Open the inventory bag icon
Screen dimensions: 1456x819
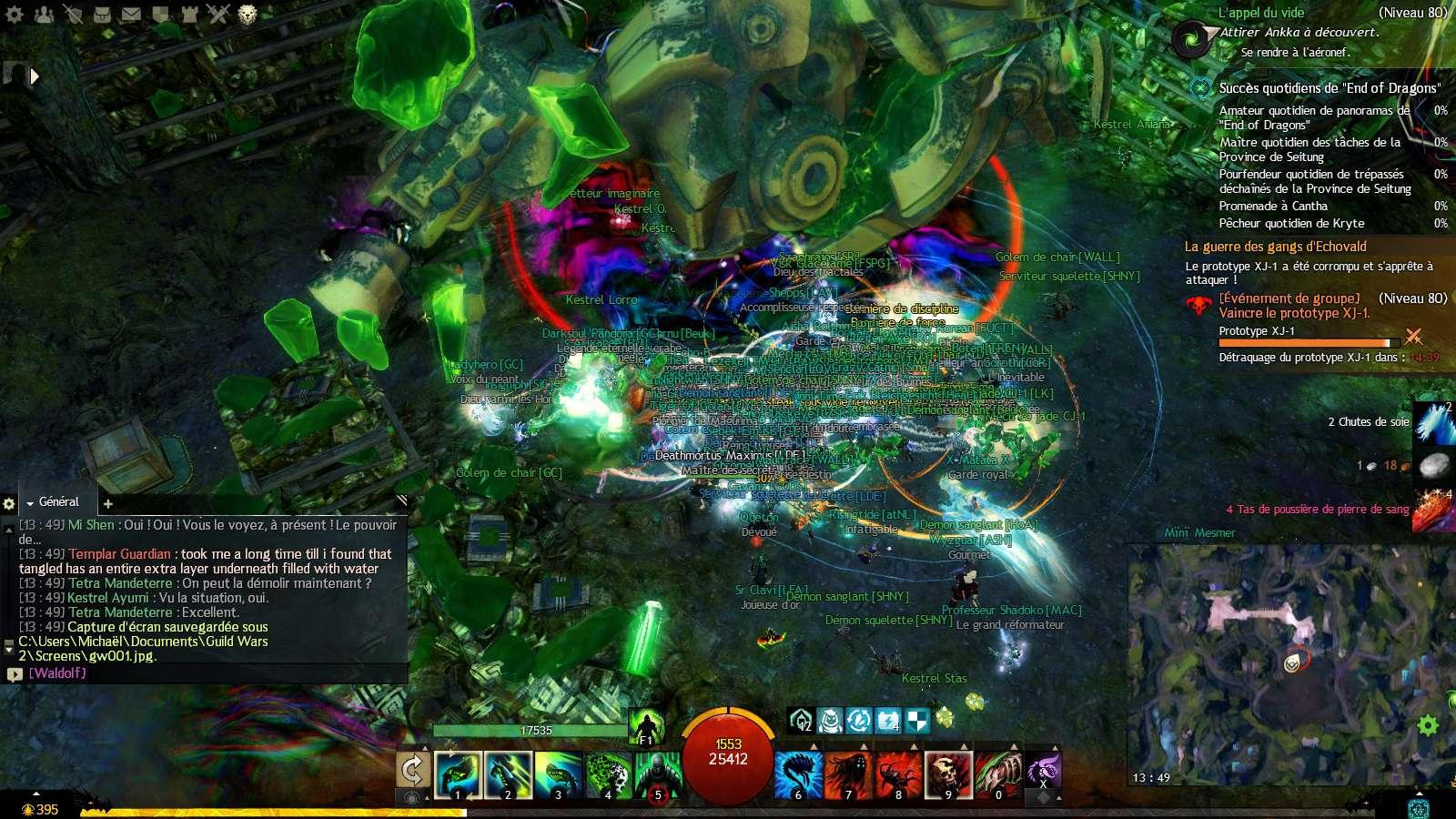103,14
